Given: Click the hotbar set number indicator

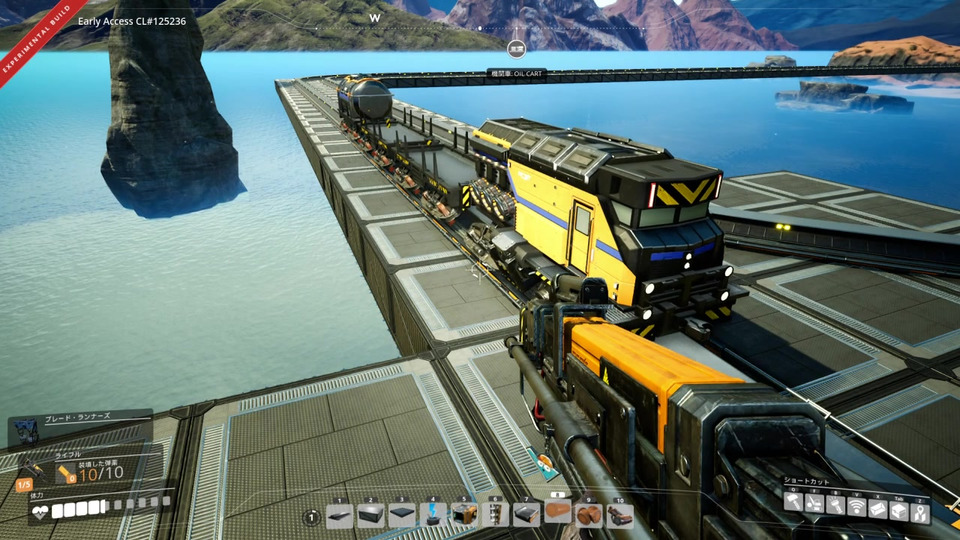Looking at the screenshot, I should click(x=311, y=517).
